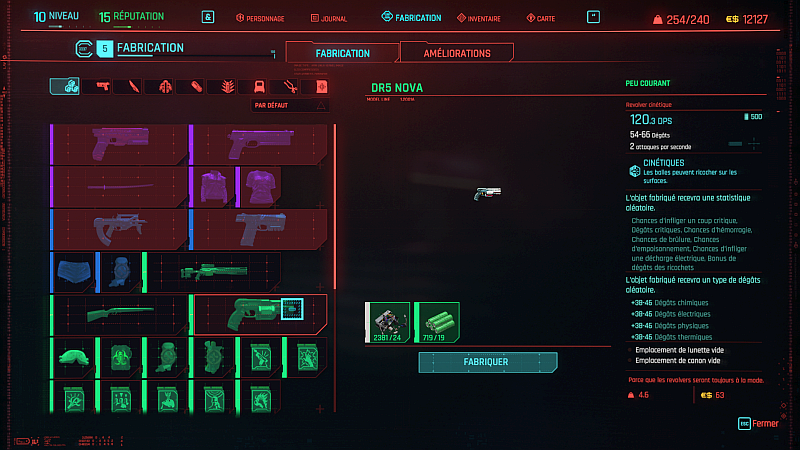Show the Carte menu
The width and height of the screenshot is (800, 450).
(x=541, y=18)
